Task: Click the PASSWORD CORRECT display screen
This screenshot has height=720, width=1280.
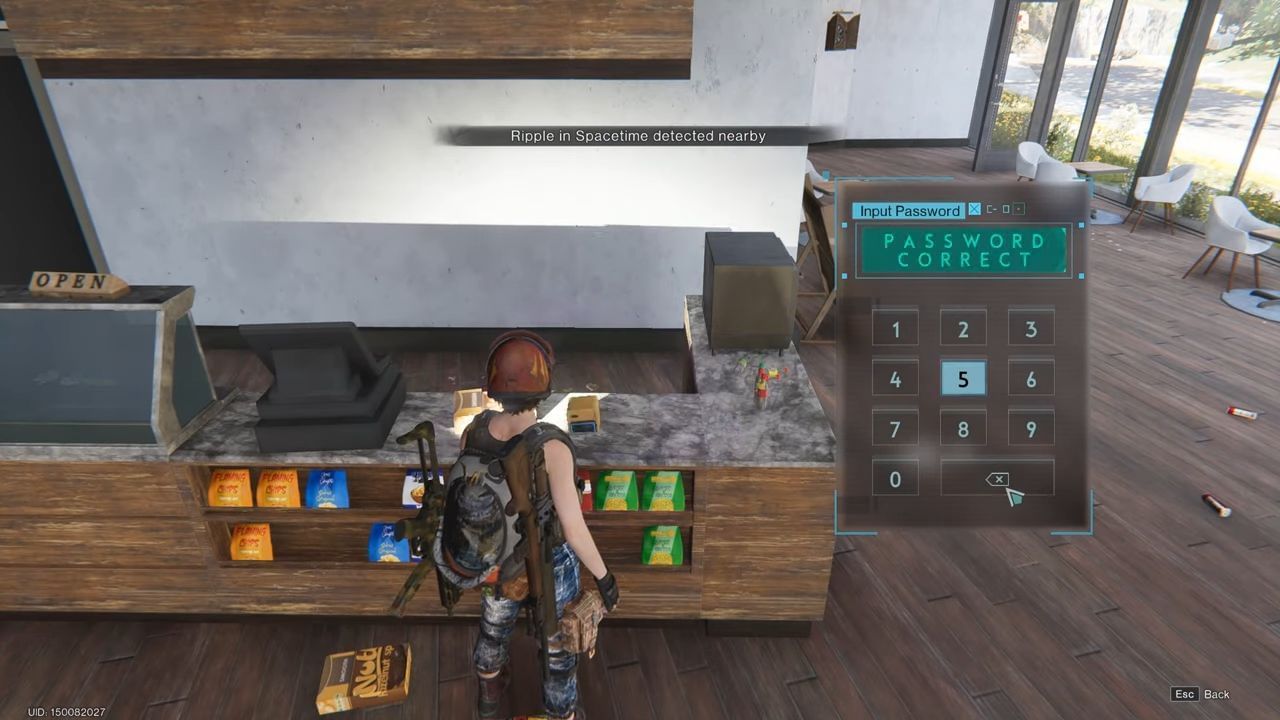Action: point(963,250)
